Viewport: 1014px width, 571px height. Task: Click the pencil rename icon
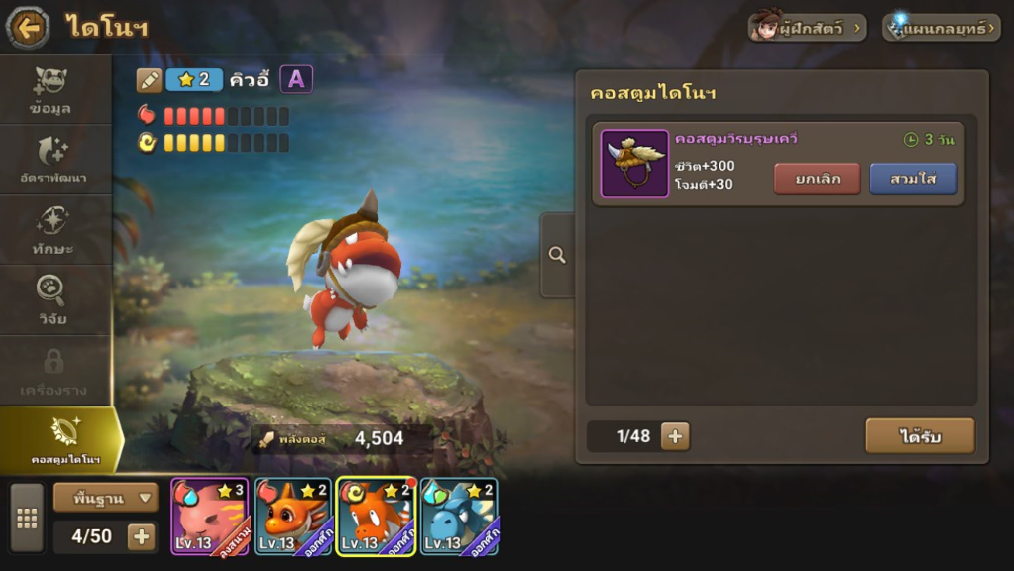(x=150, y=80)
